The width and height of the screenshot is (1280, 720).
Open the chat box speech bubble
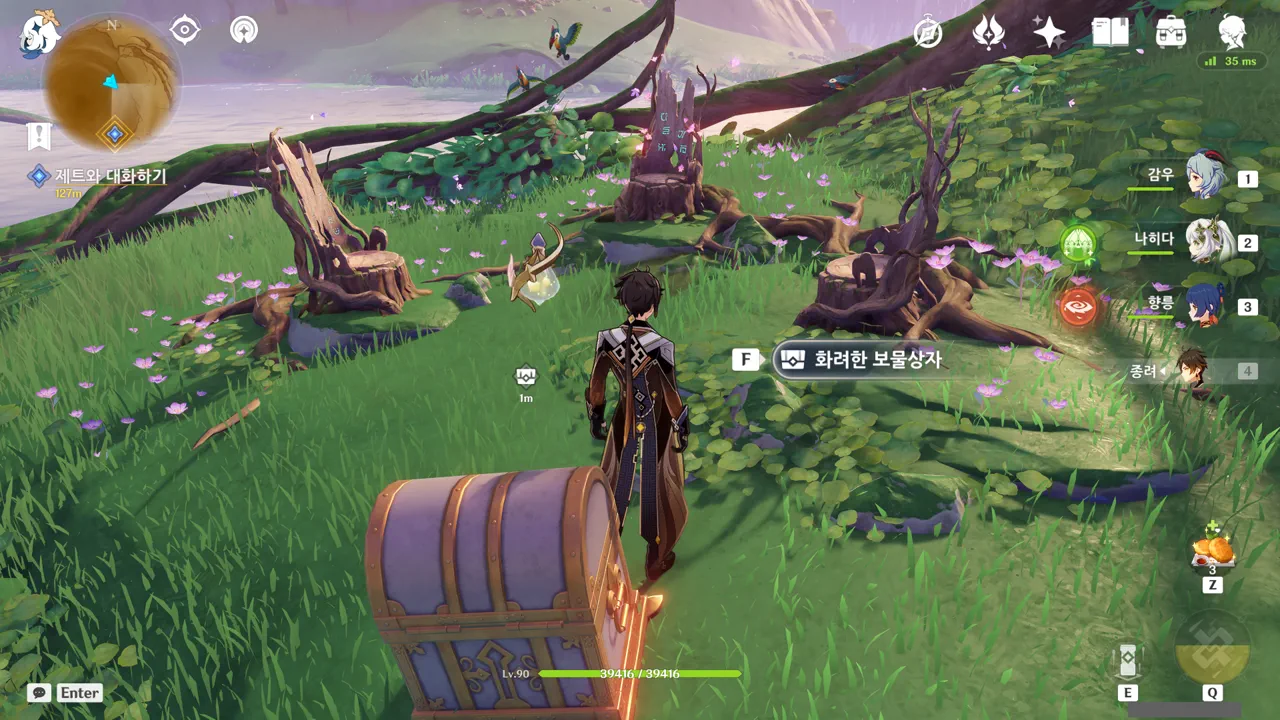click(x=40, y=692)
